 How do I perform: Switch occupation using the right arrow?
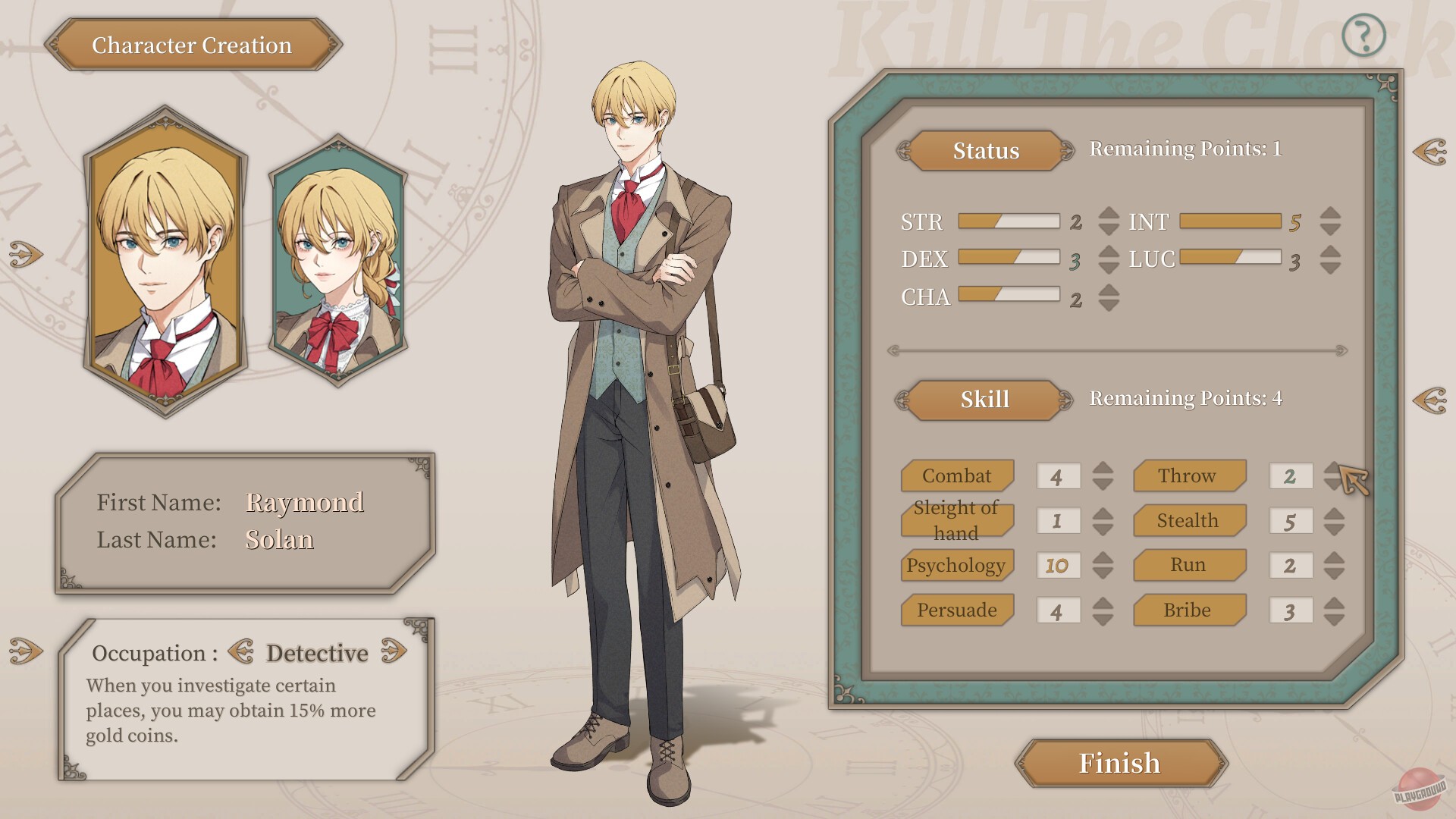click(x=396, y=651)
